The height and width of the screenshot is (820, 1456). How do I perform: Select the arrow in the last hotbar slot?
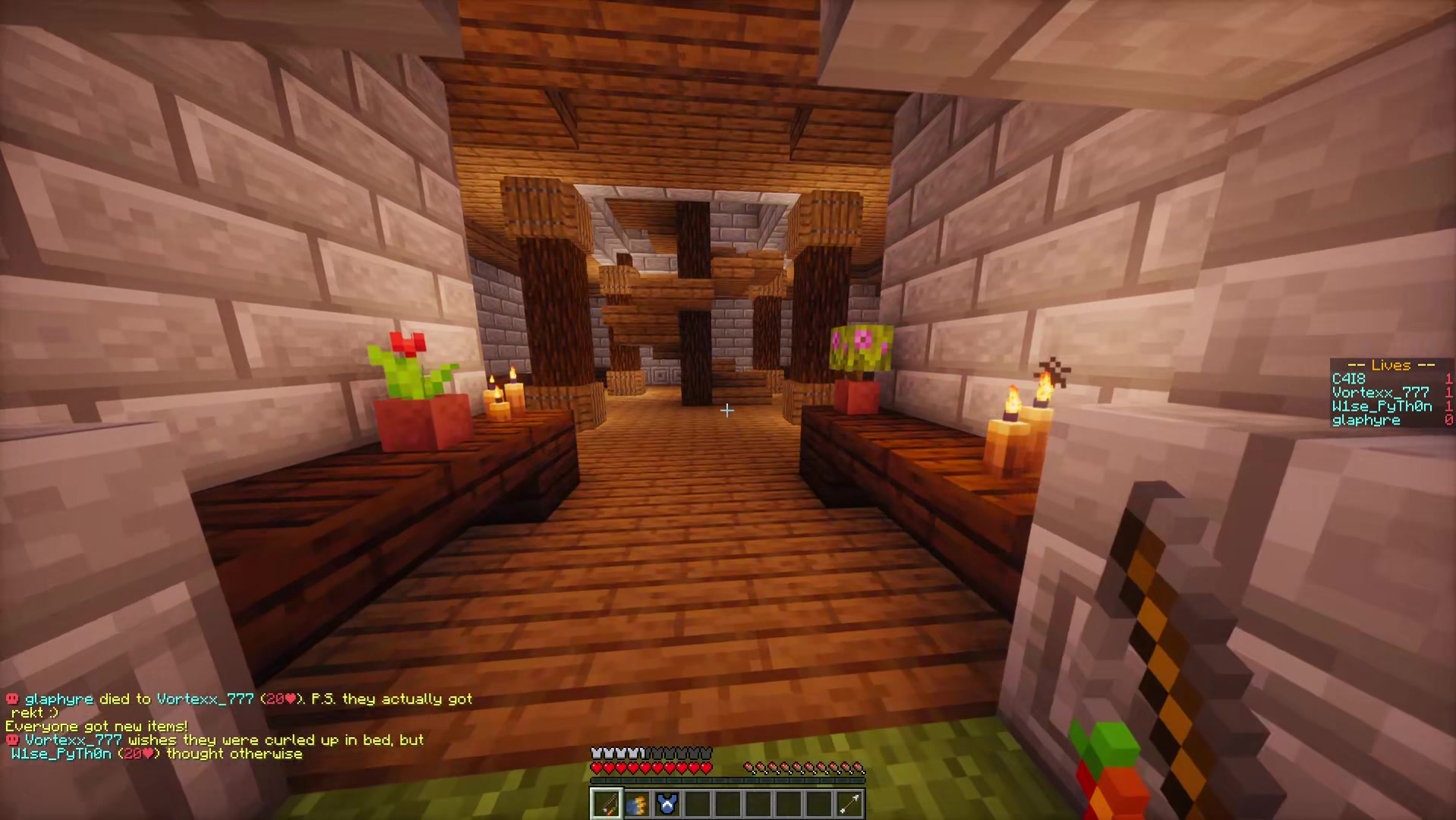849,803
